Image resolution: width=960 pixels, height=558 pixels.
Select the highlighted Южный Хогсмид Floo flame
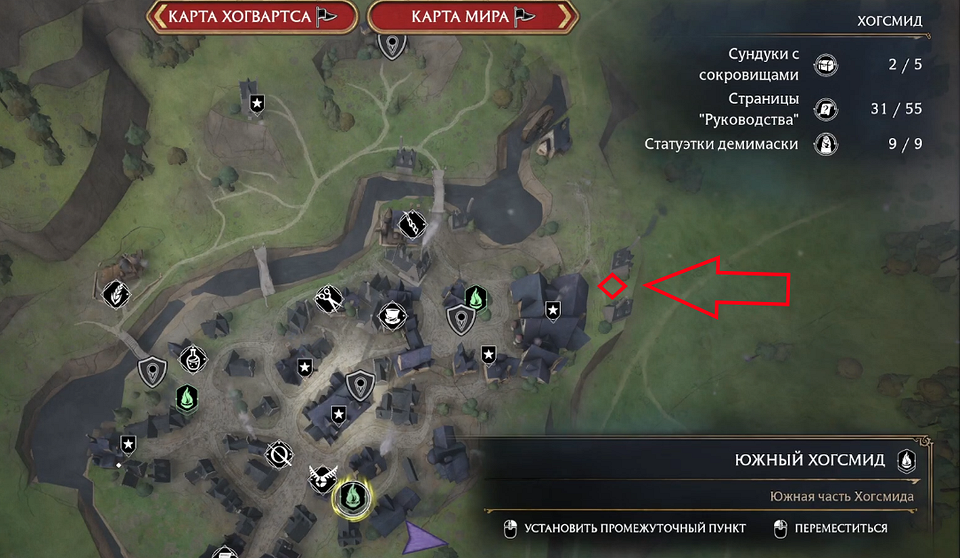coord(351,494)
